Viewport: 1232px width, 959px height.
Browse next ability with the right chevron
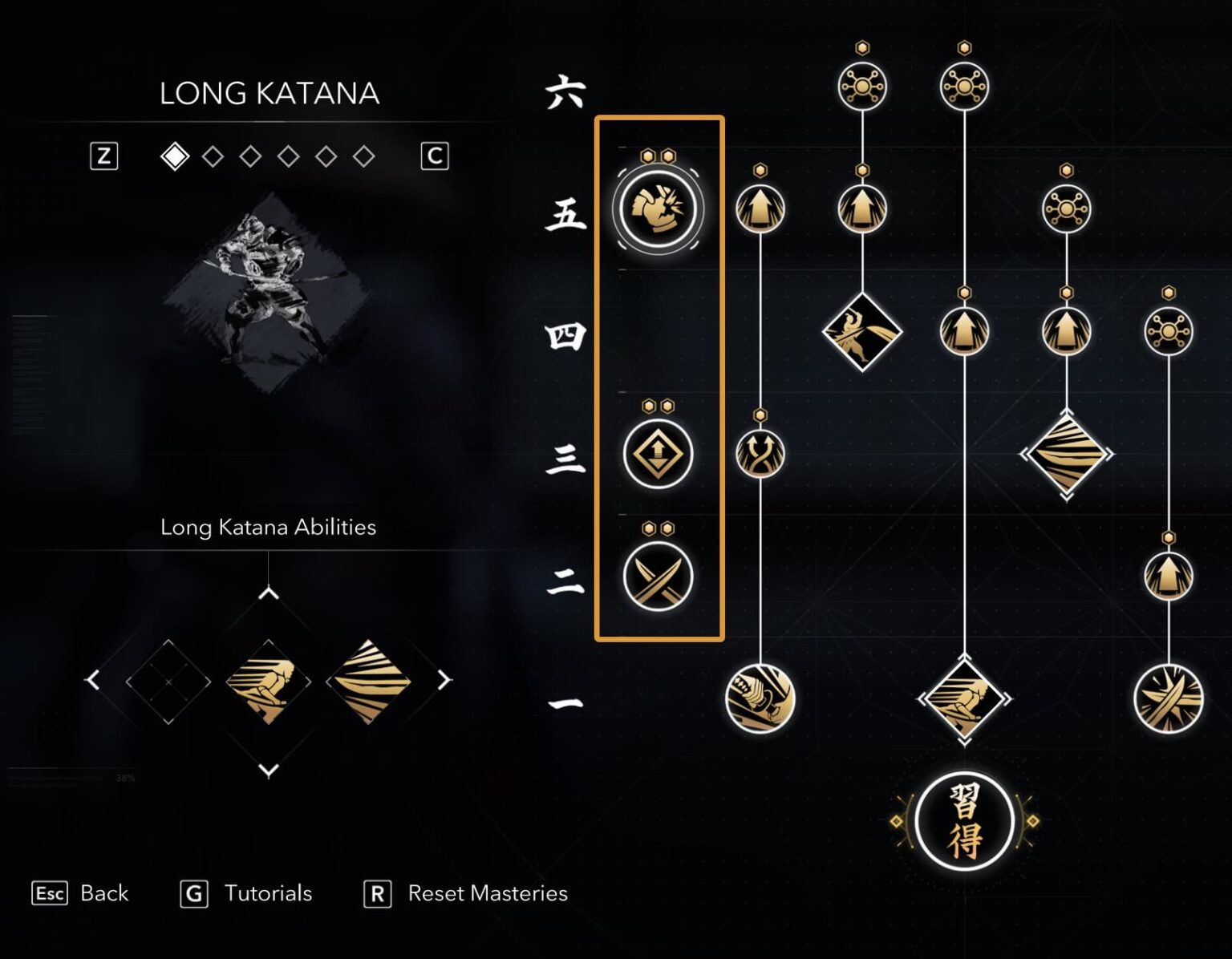point(444,679)
